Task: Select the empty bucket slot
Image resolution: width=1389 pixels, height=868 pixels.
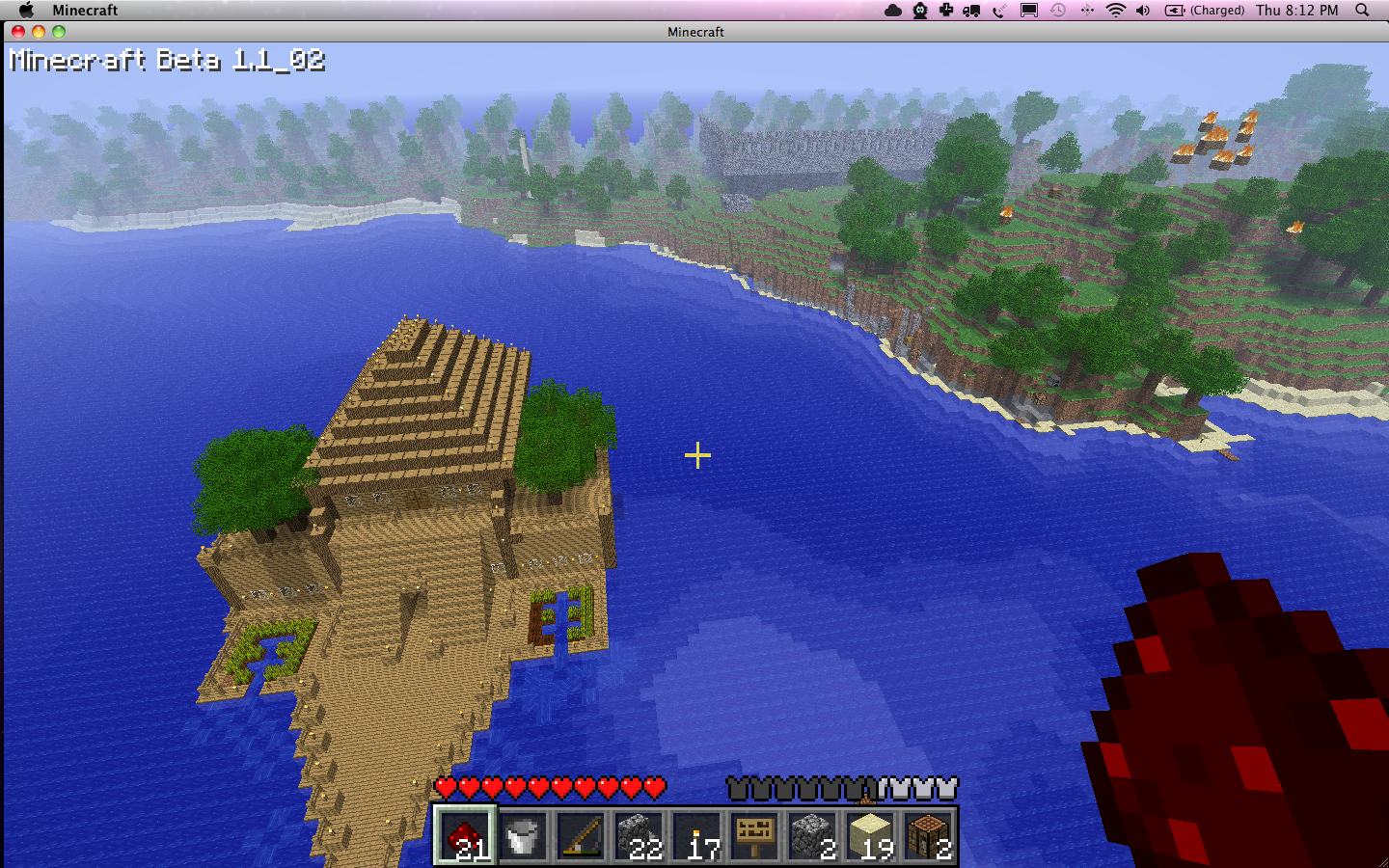Action: click(x=523, y=835)
